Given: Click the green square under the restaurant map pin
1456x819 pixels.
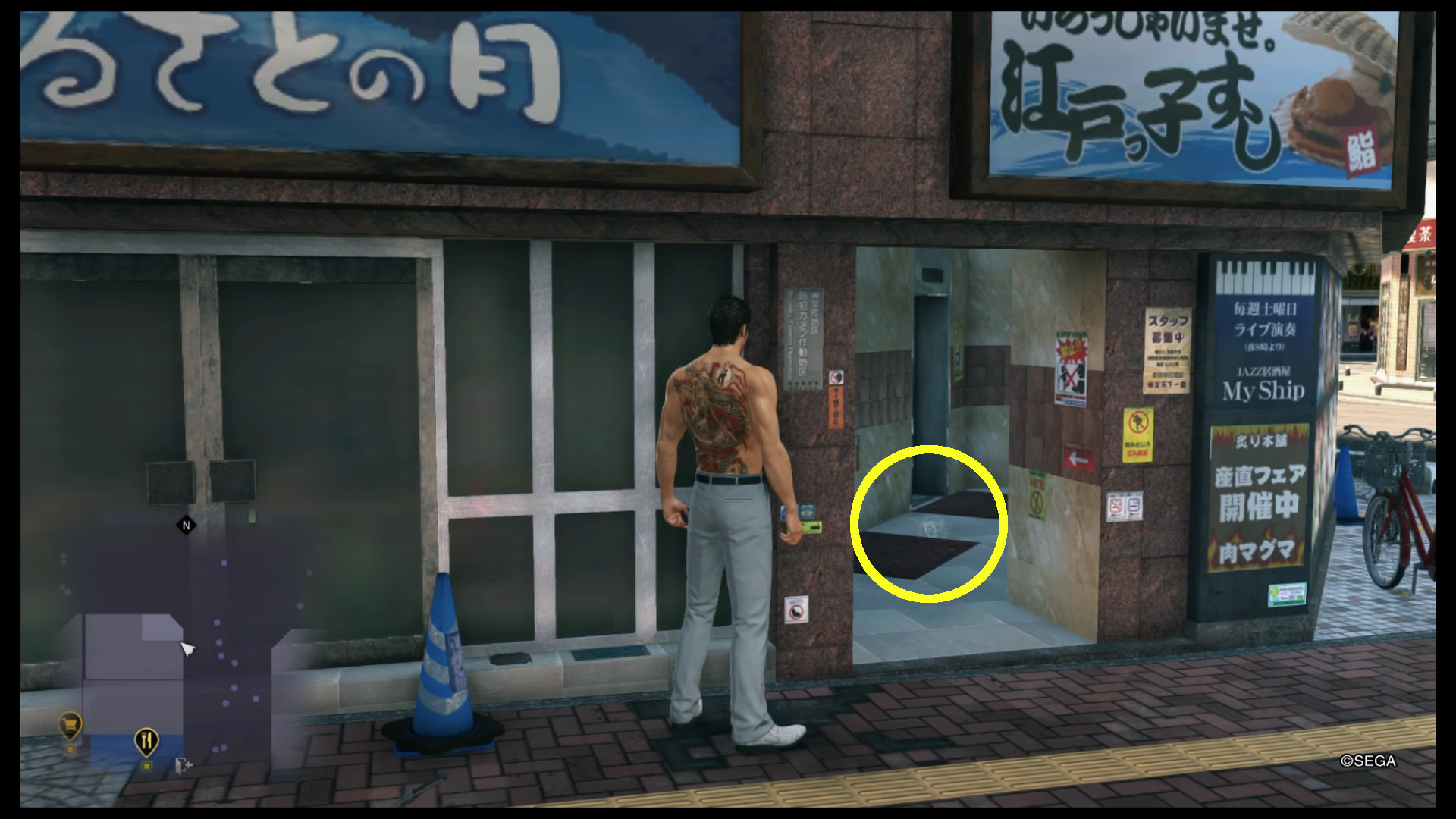Looking at the screenshot, I should (x=146, y=767).
